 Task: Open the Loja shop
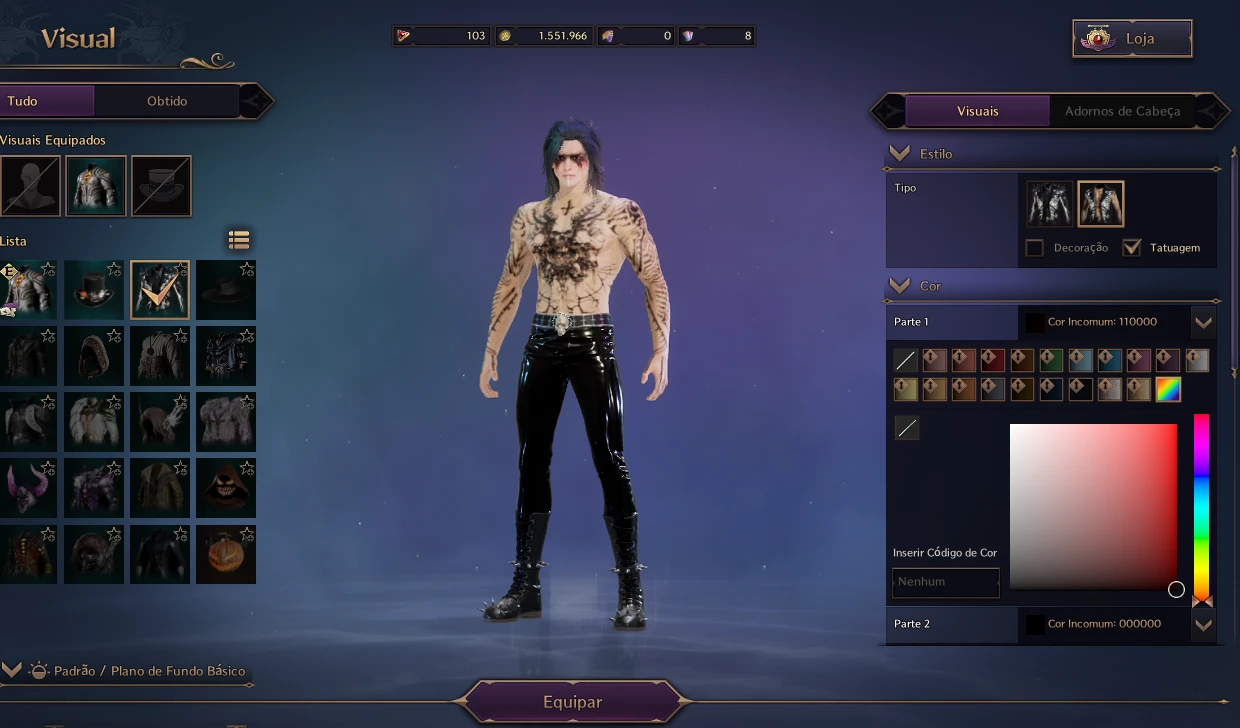coord(1132,39)
